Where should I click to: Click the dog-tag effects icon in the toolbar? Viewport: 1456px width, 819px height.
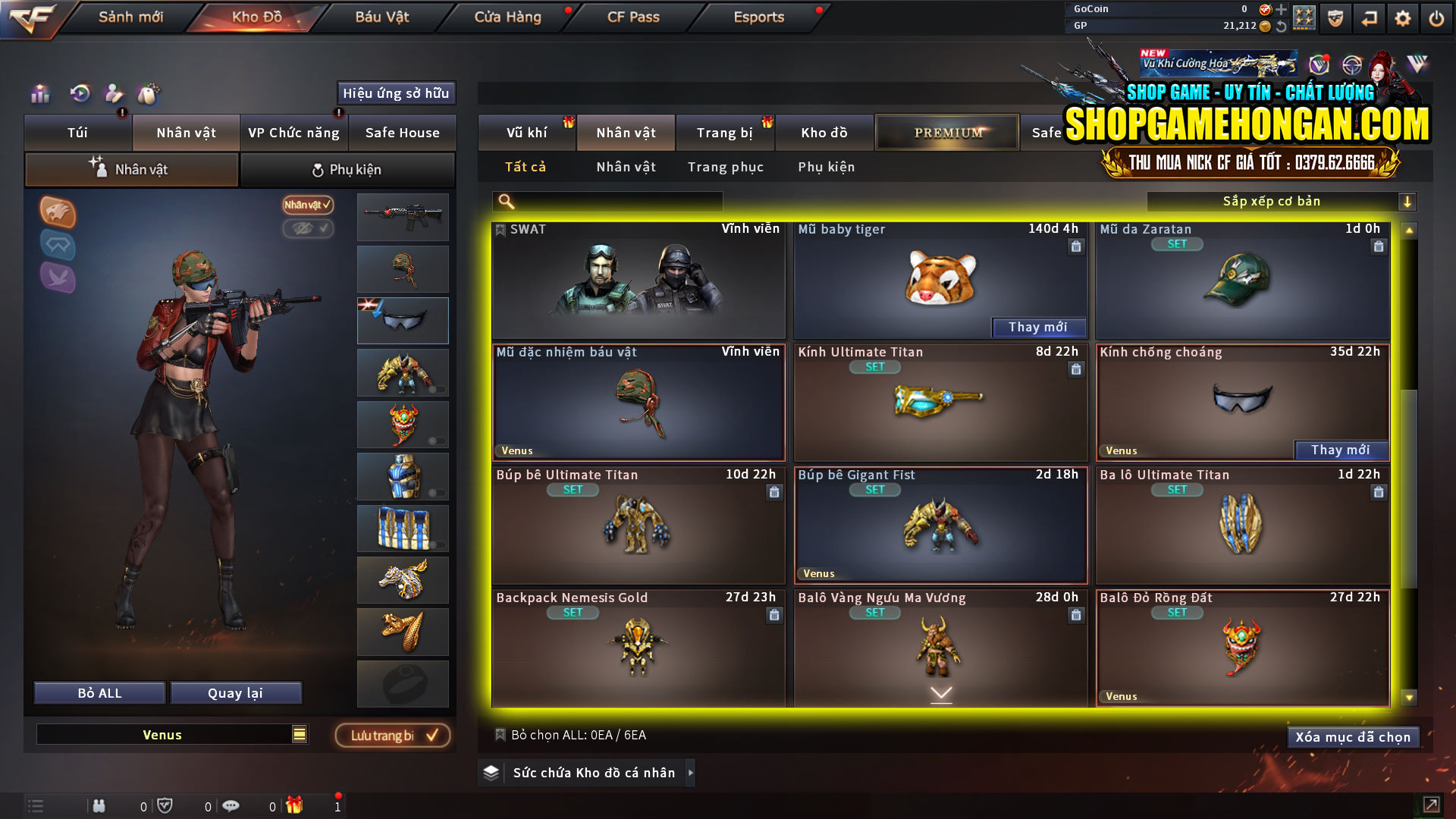149,95
